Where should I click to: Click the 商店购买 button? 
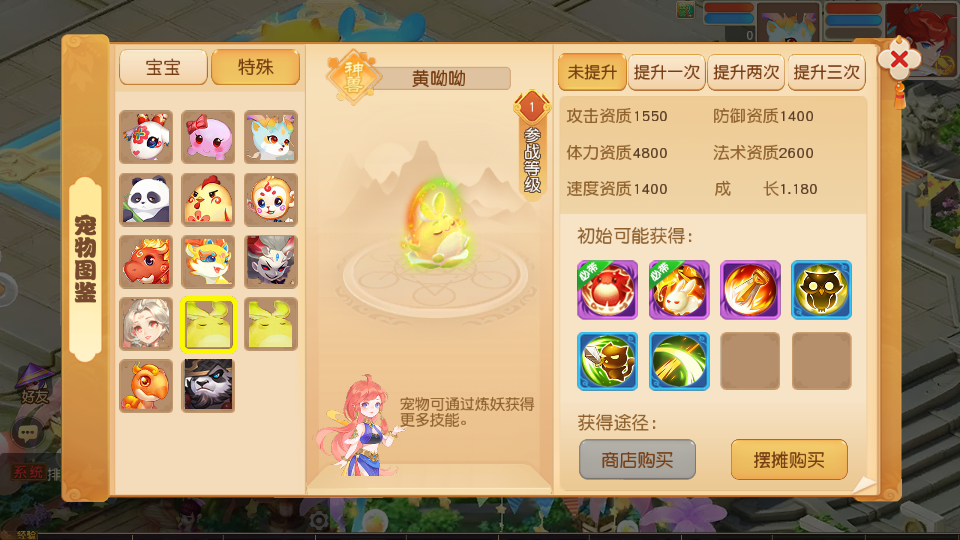[x=637, y=460]
